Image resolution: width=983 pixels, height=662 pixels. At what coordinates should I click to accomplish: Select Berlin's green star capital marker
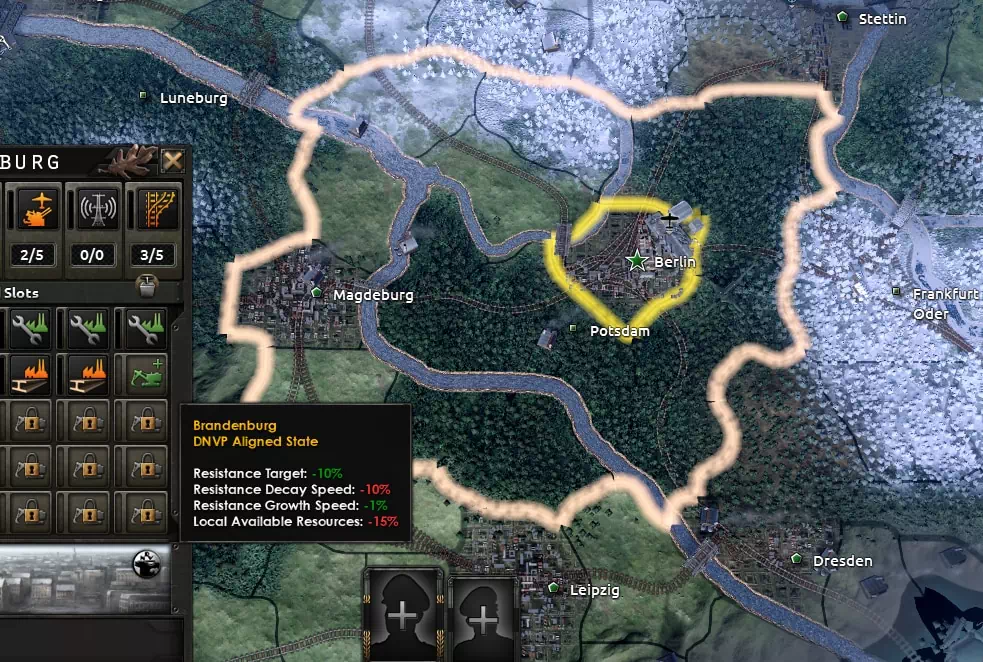[x=636, y=260]
